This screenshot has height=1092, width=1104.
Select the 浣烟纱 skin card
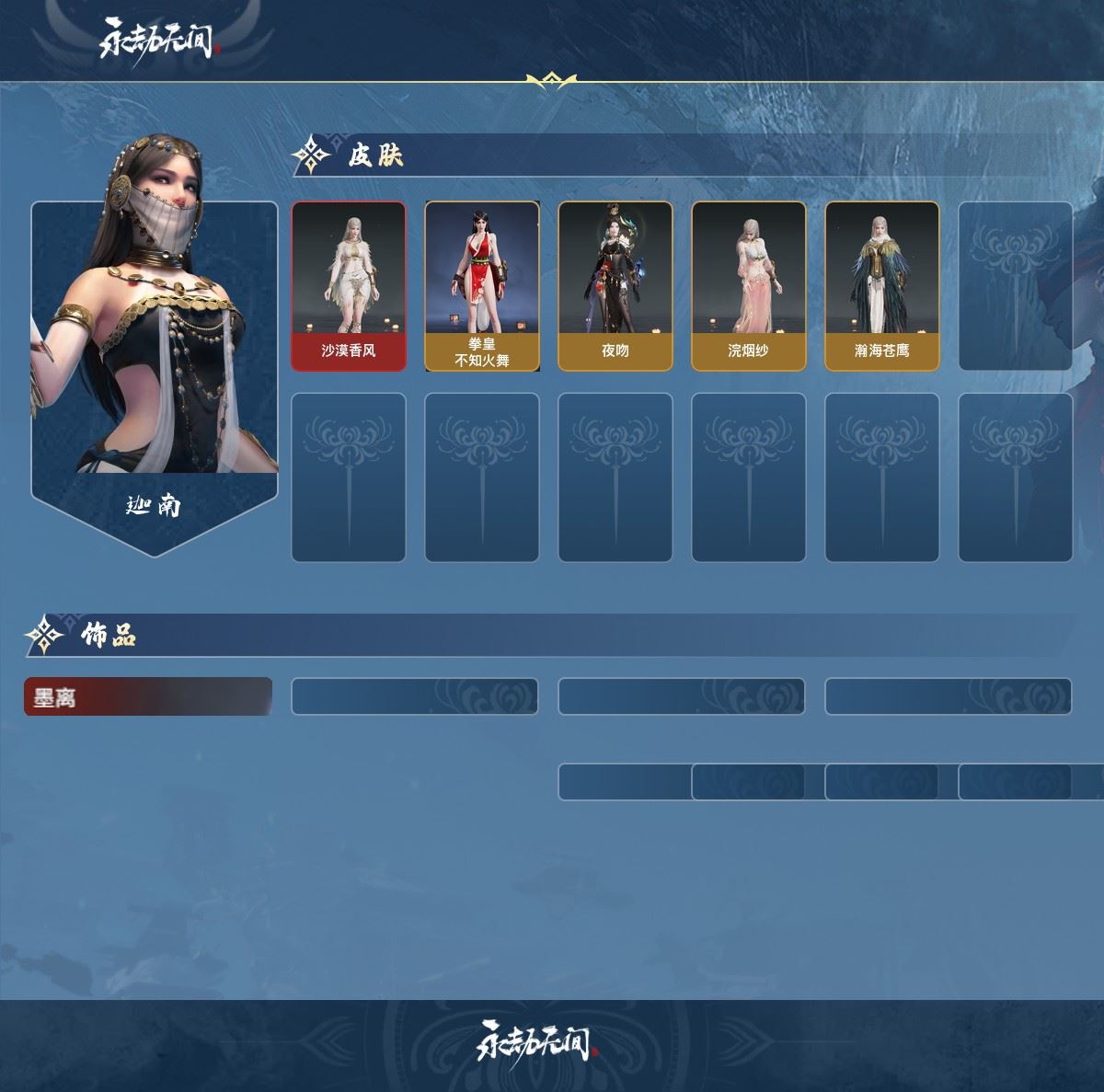click(x=749, y=286)
